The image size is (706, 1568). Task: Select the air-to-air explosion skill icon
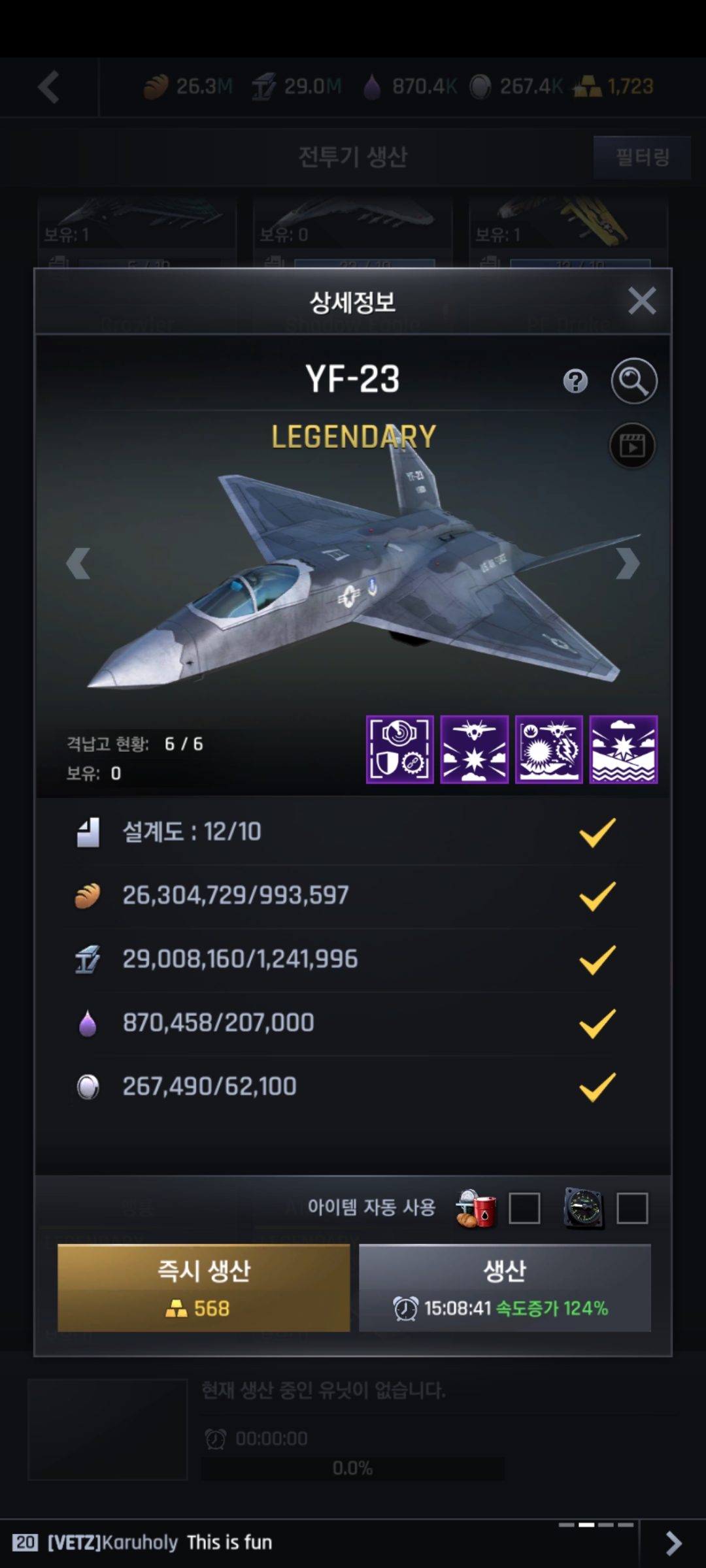point(475,749)
